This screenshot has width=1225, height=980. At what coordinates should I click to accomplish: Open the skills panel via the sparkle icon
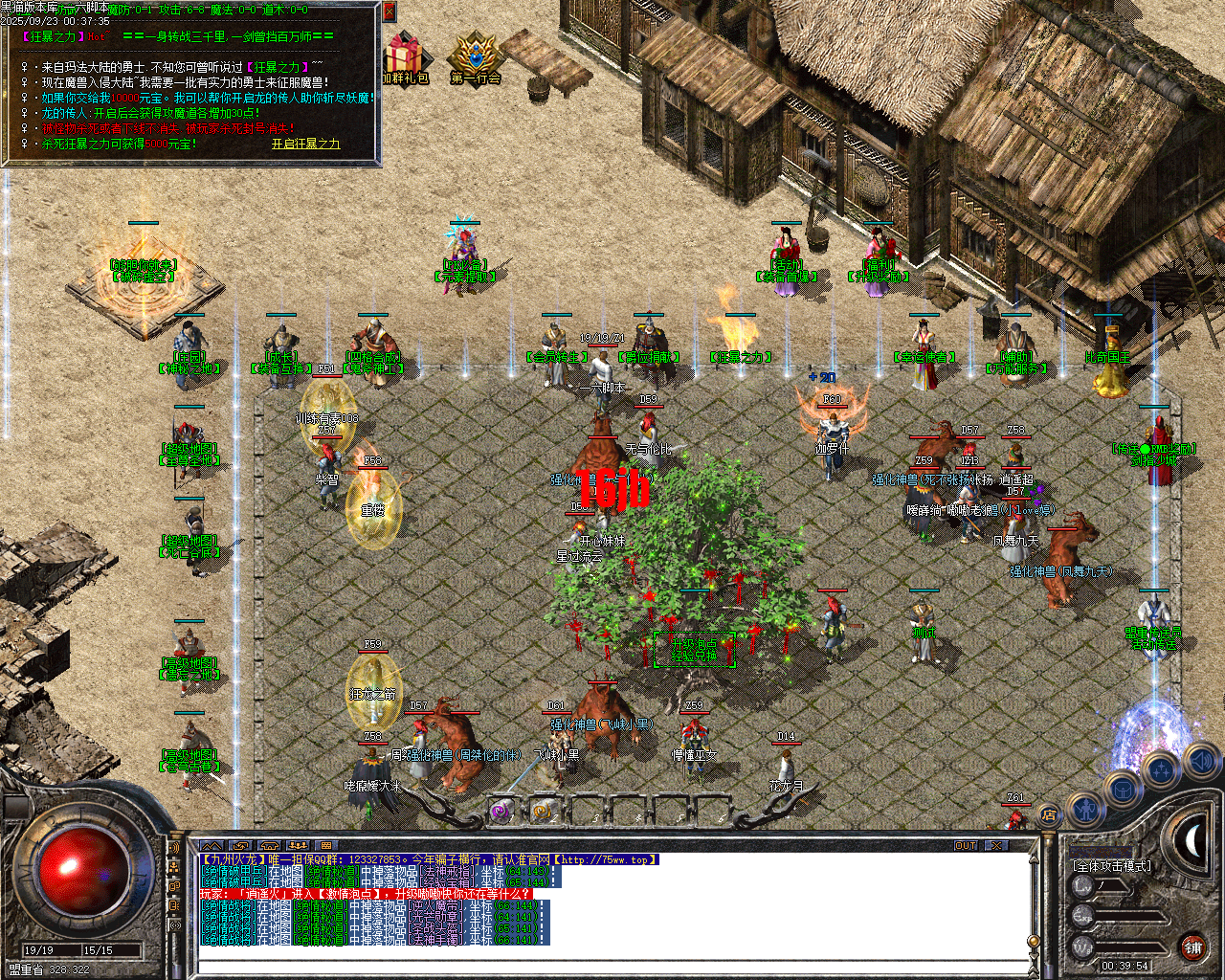tap(1162, 768)
